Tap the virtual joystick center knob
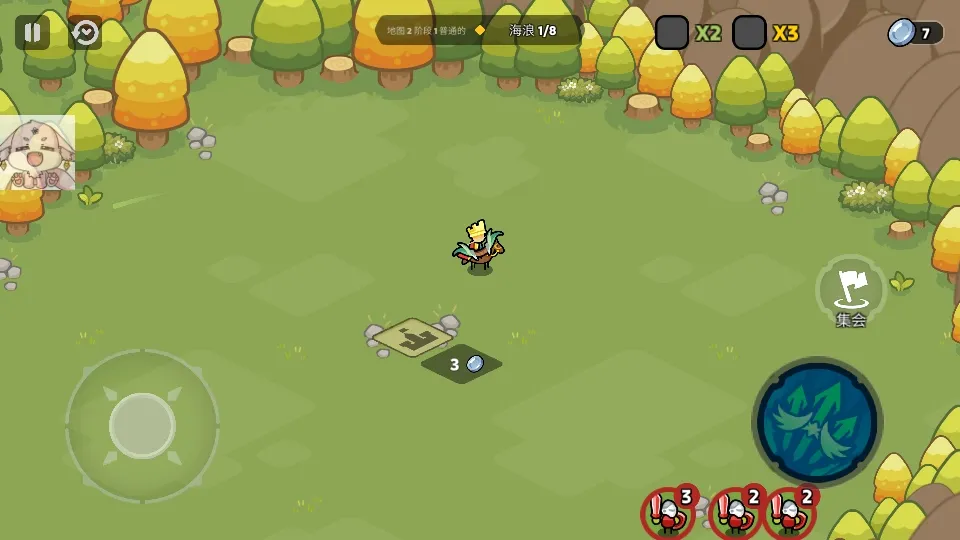Image resolution: width=960 pixels, height=540 pixels. coord(142,425)
